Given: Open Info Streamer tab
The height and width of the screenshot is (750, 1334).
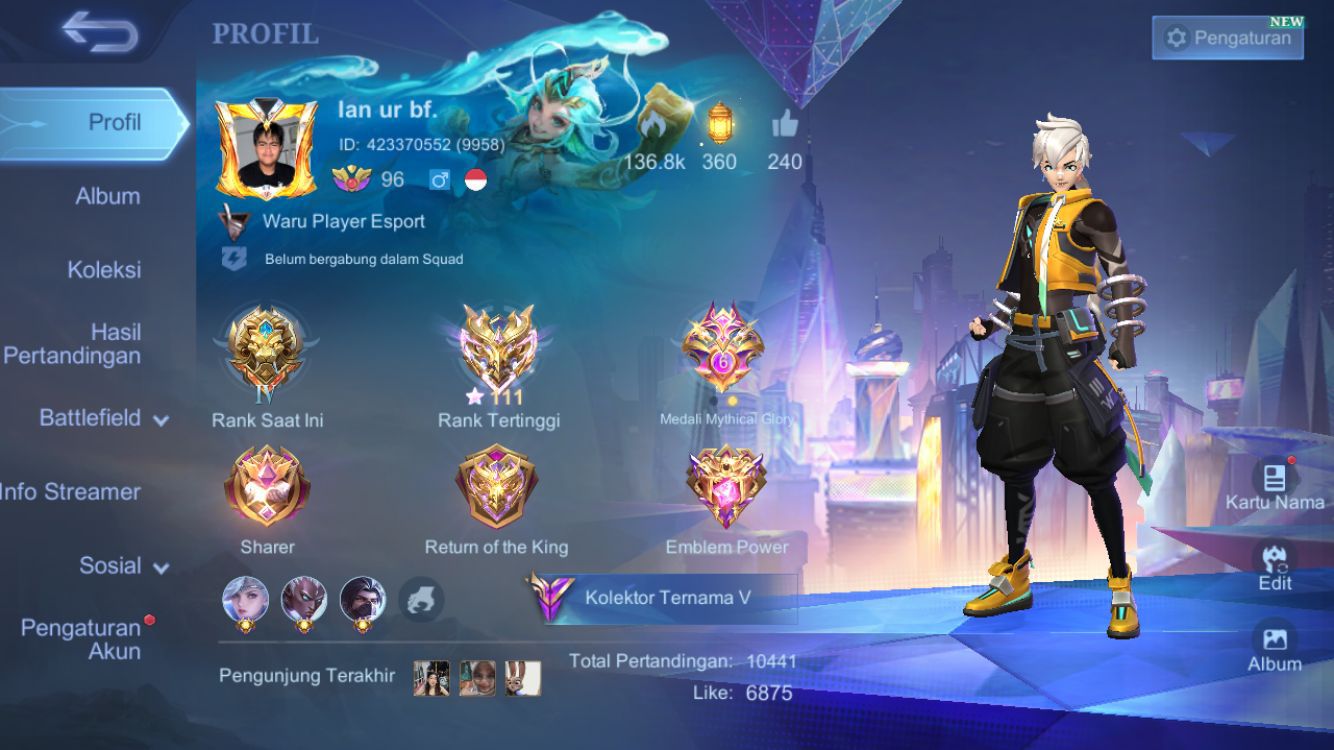Looking at the screenshot, I should tap(70, 491).
